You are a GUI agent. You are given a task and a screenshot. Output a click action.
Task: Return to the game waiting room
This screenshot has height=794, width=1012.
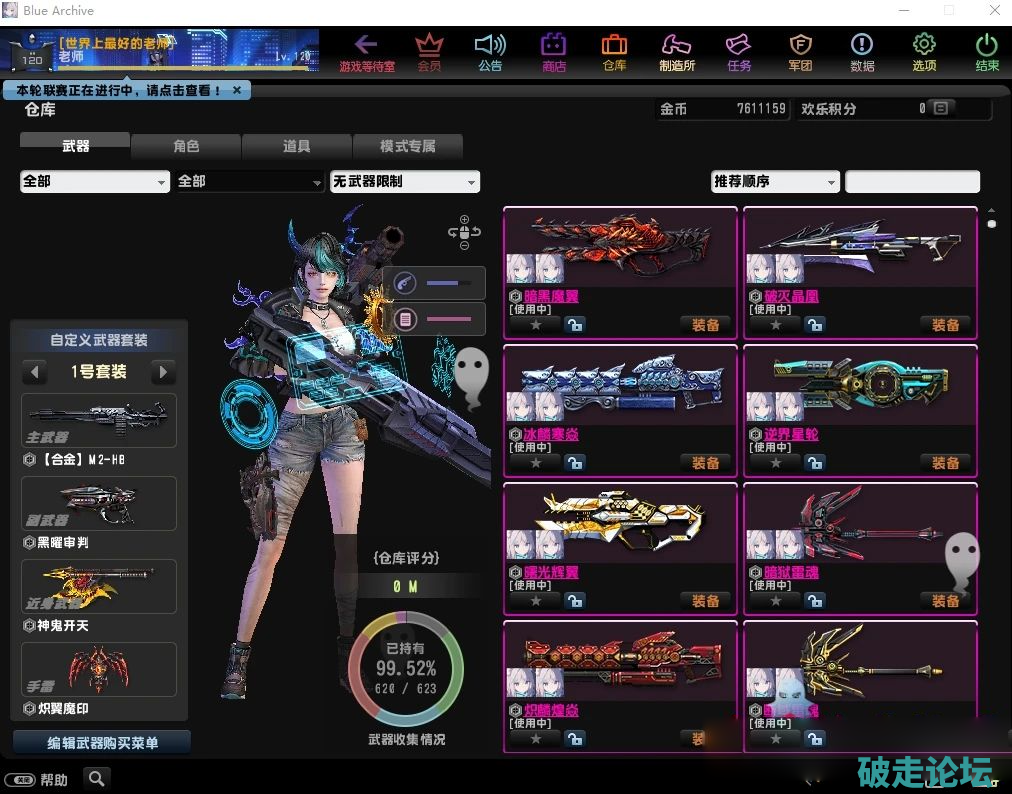tap(367, 52)
